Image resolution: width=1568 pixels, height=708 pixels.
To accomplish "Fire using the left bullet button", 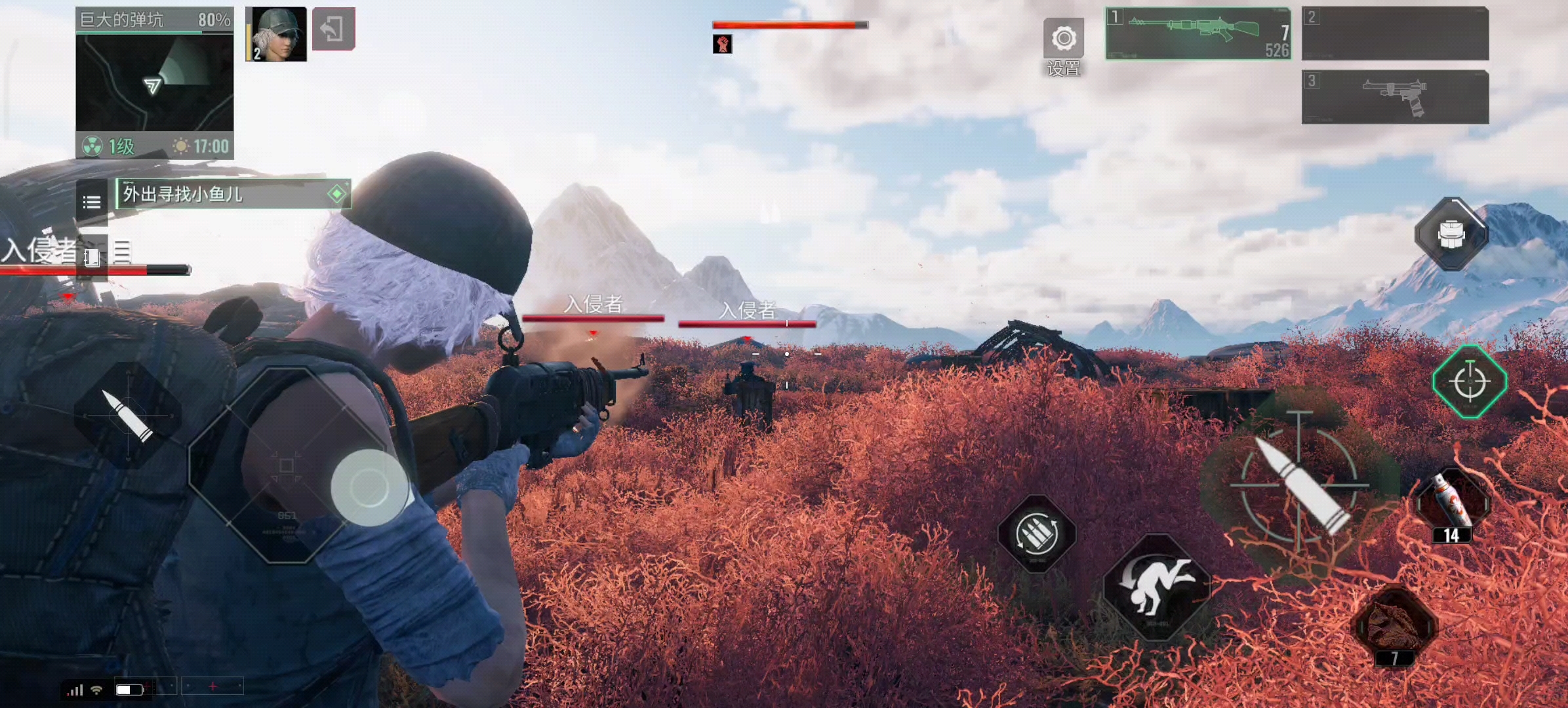I will point(127,415).
